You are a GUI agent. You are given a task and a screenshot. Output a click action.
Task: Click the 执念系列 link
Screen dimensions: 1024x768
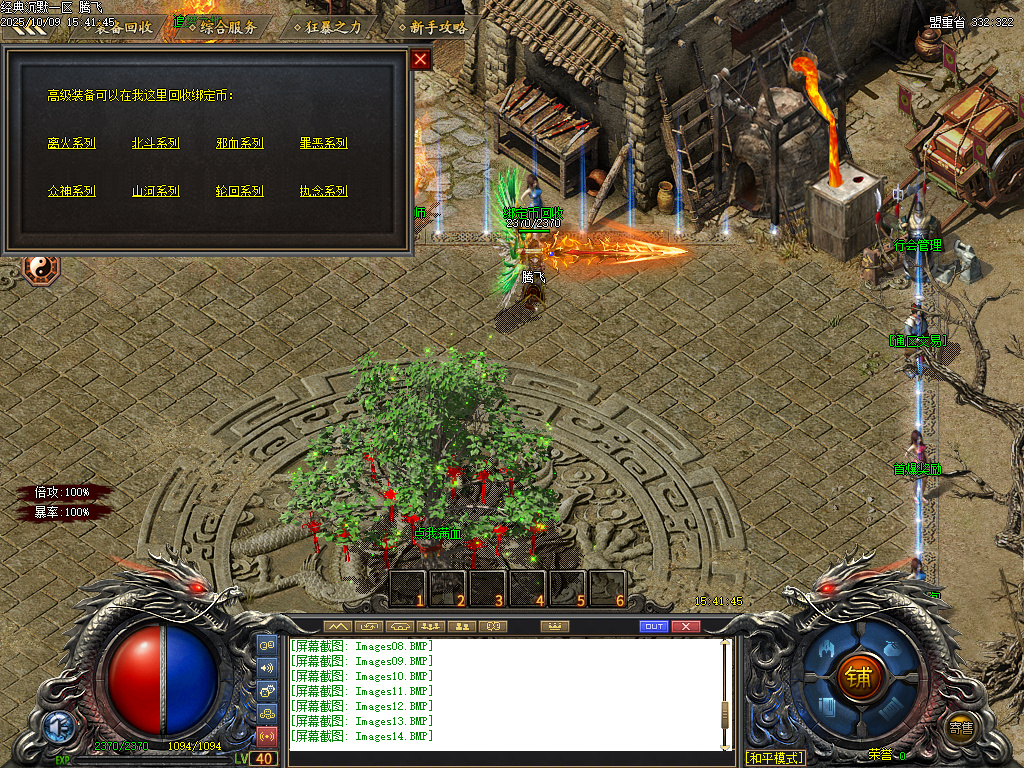pos(324,191)
